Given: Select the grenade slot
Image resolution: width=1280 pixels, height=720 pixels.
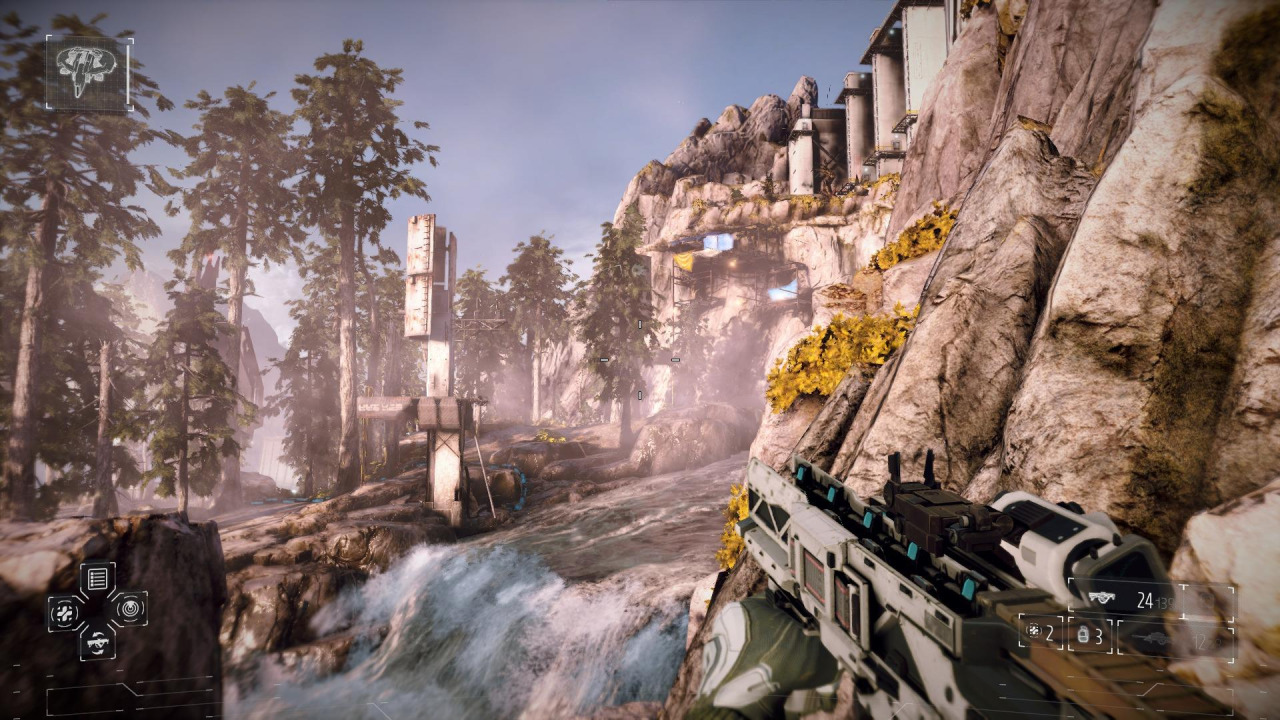Looking at the screenshot, I should tap(1090, 635).
